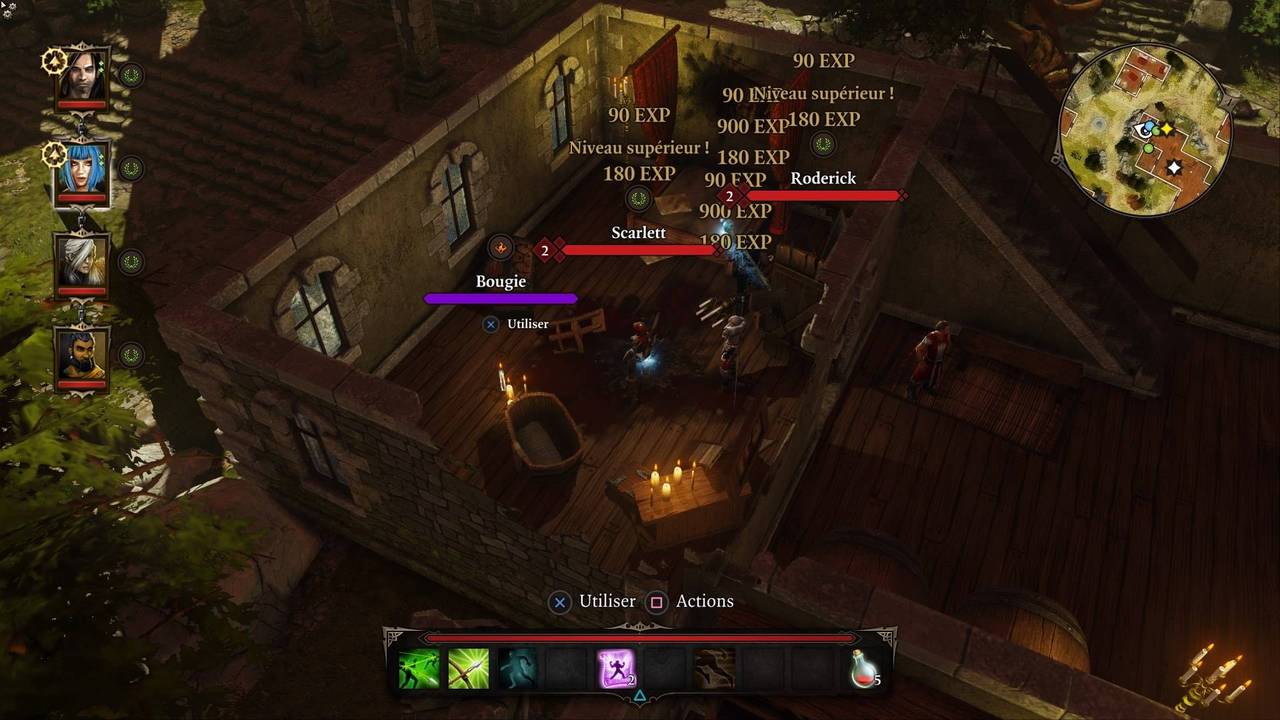The image size is (1280, 720).
Task: Select the teal running figure skill
Action: point(517,669)
